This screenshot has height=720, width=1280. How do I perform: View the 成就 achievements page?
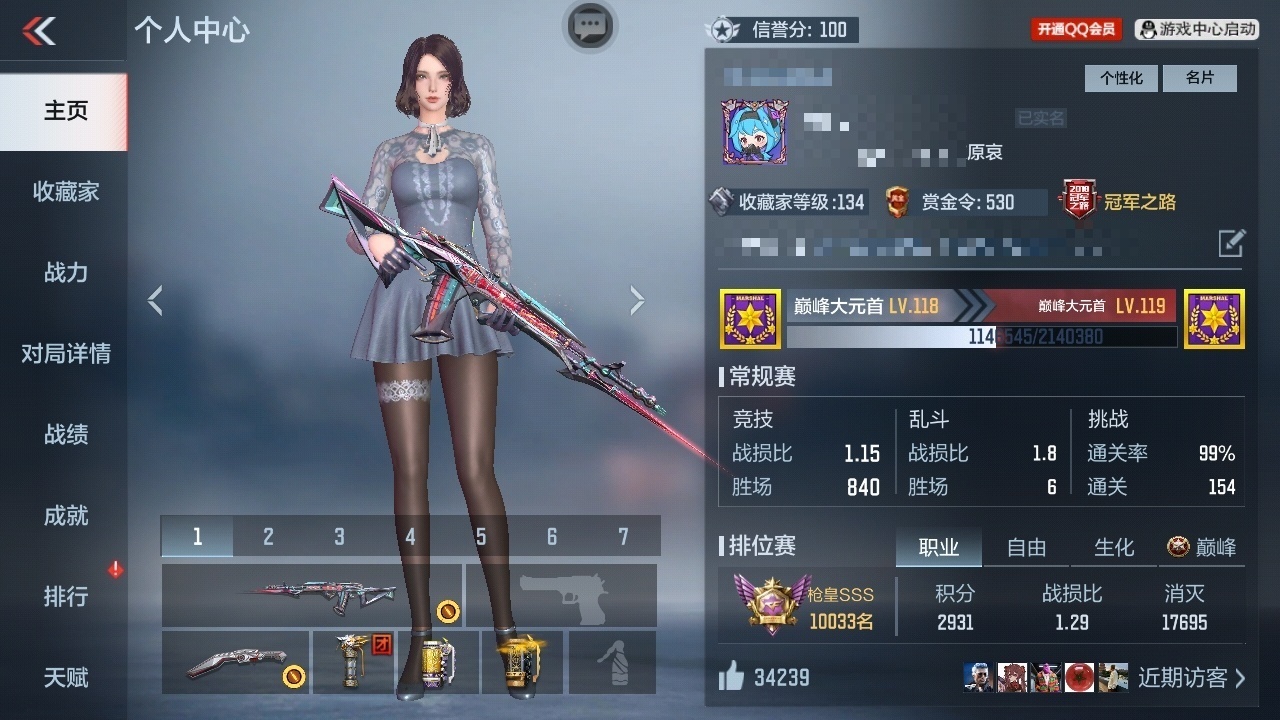tap(65, 516)
